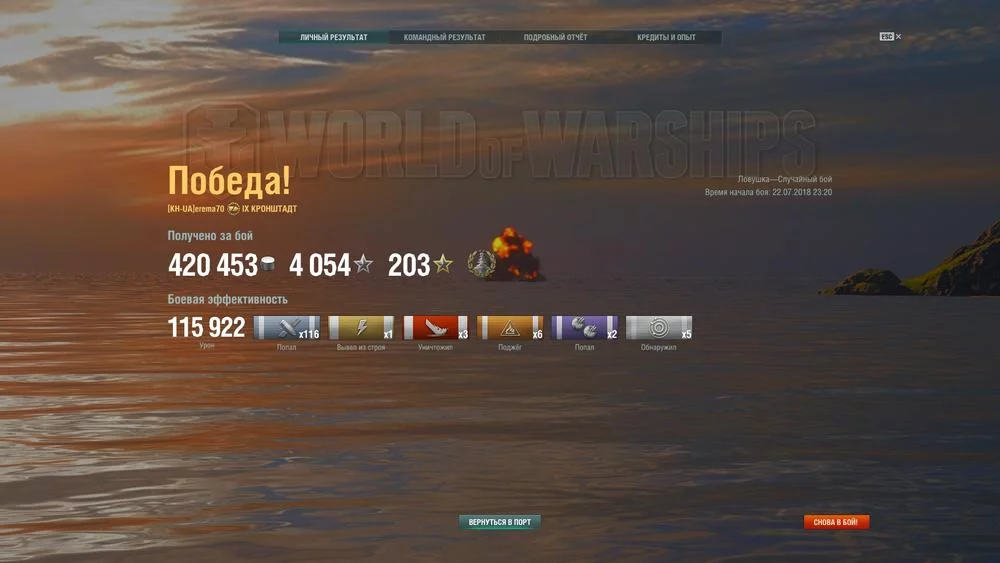The image size is (1000, 563).
Task: Switch to the Личный результат tab
Action: pos(334,38)
